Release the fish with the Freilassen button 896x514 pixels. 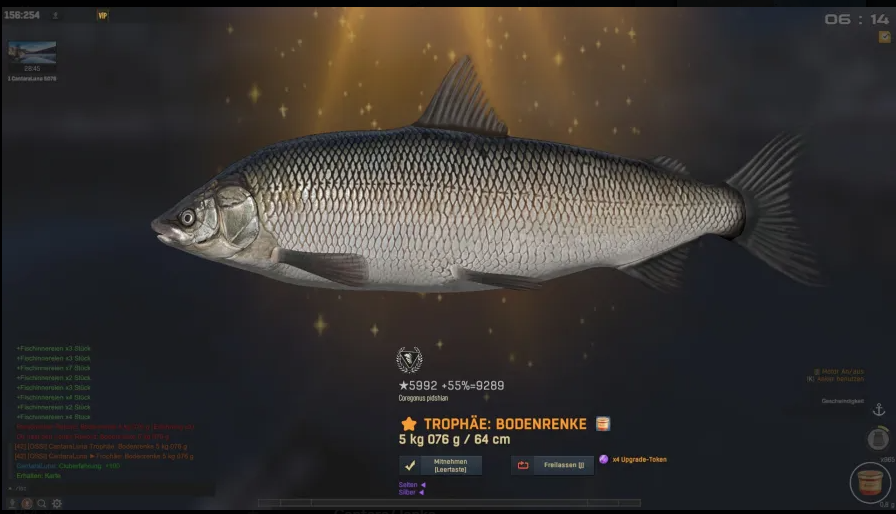point(552,465)
